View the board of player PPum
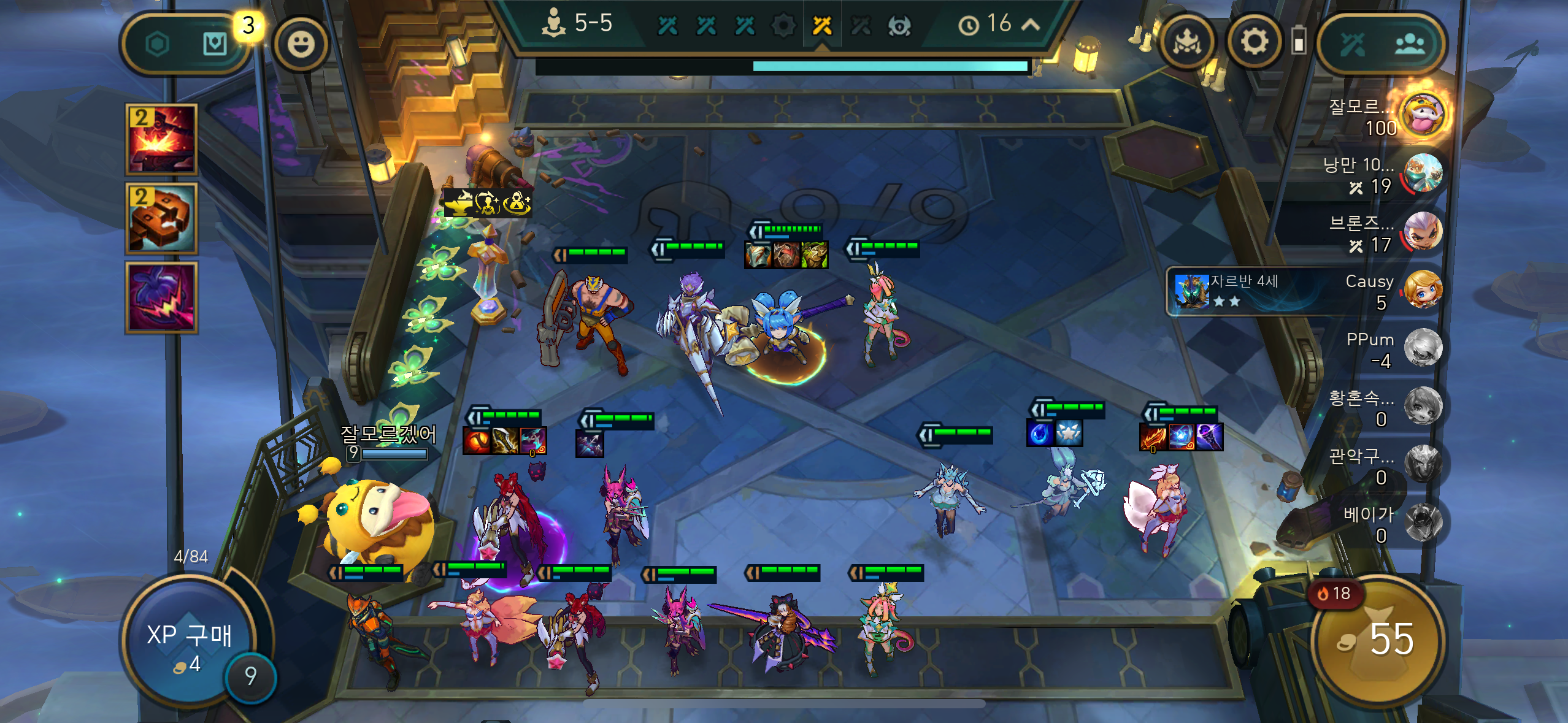This screenshot has height=723, width=1568. click(x=1423, y=348)
